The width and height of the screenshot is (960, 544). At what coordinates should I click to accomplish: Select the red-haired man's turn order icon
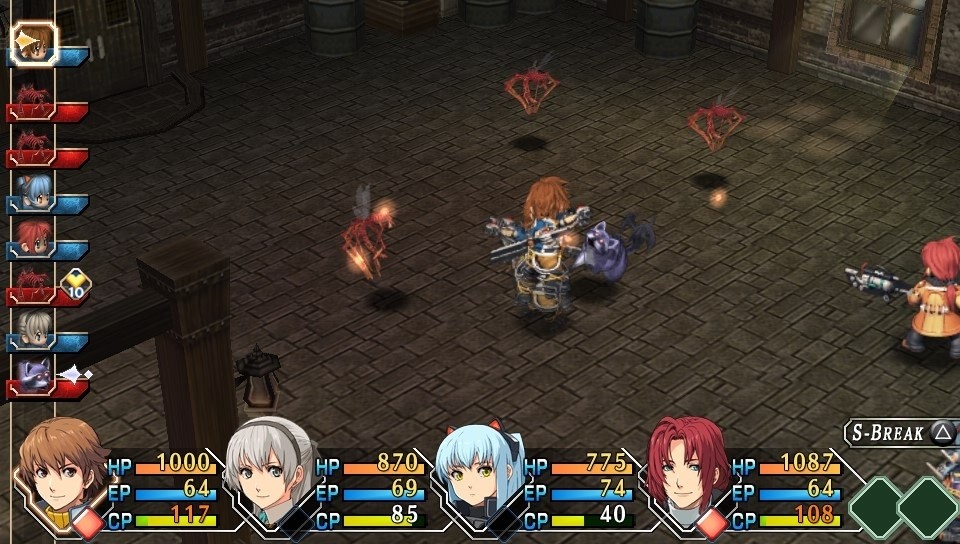(x=34, y=236)
